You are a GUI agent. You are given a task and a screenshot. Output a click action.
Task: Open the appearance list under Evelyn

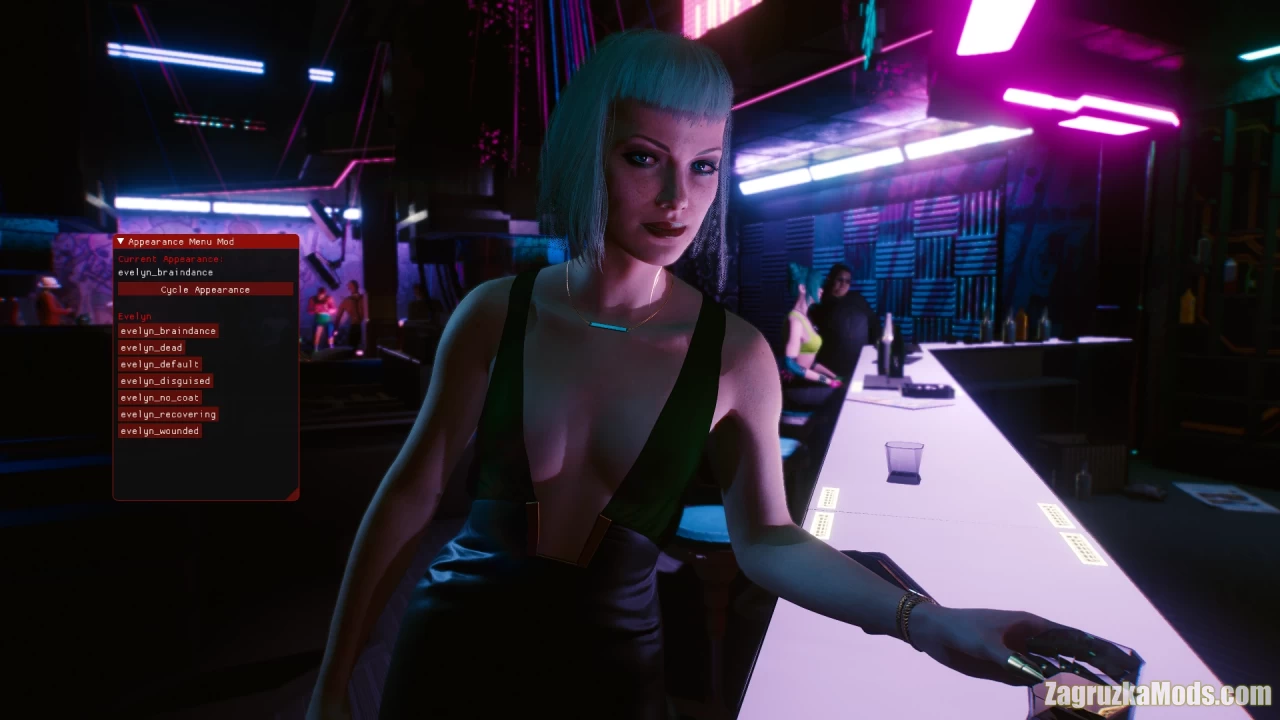coord(134,315)
